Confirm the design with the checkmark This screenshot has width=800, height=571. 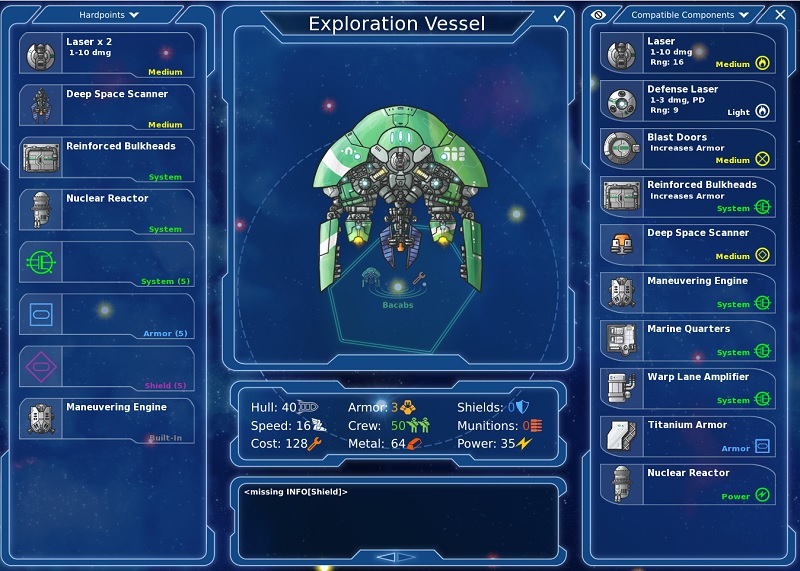click(559, 16)
